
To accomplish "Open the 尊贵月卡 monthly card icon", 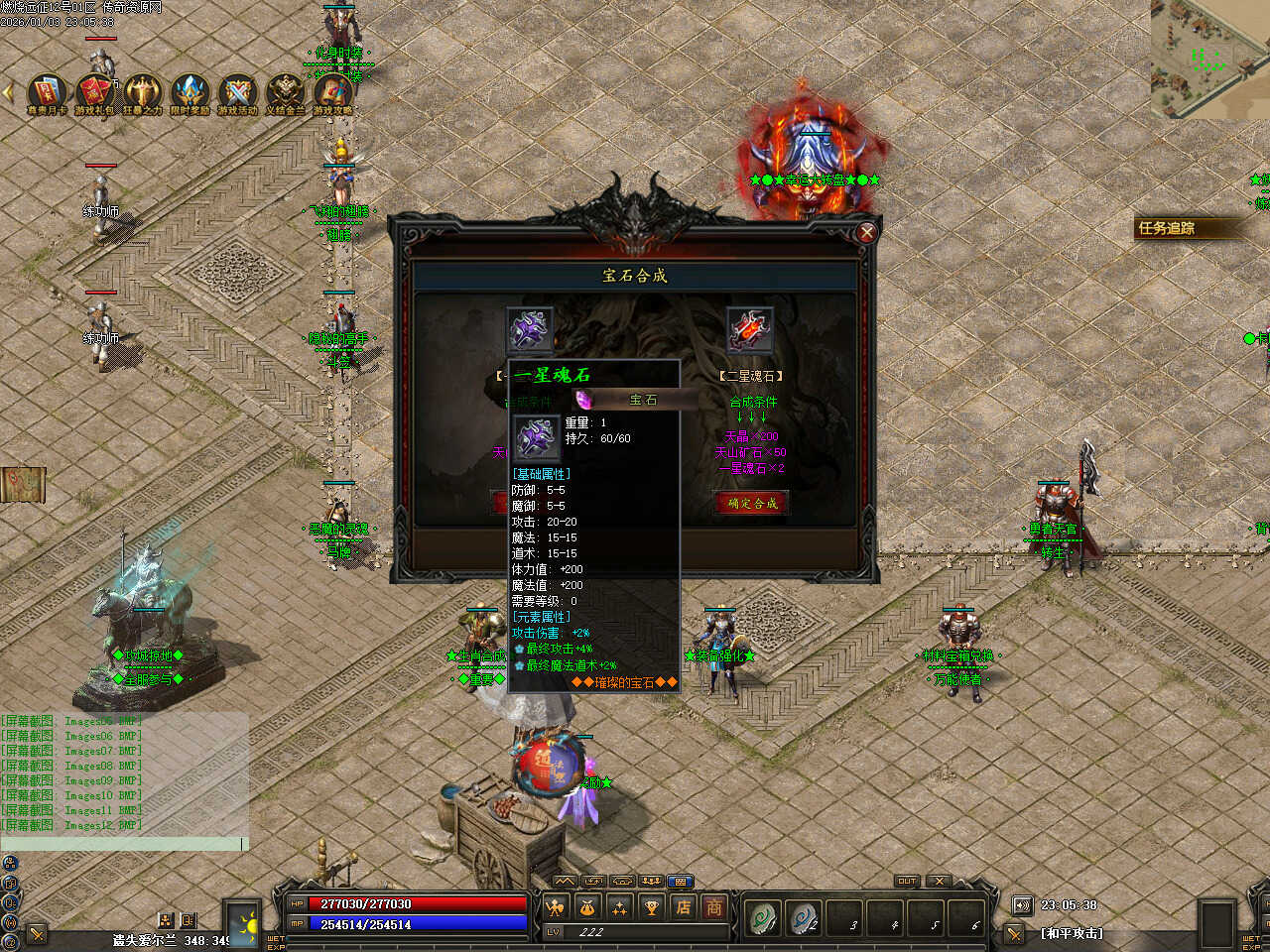I will click(47, 92).
